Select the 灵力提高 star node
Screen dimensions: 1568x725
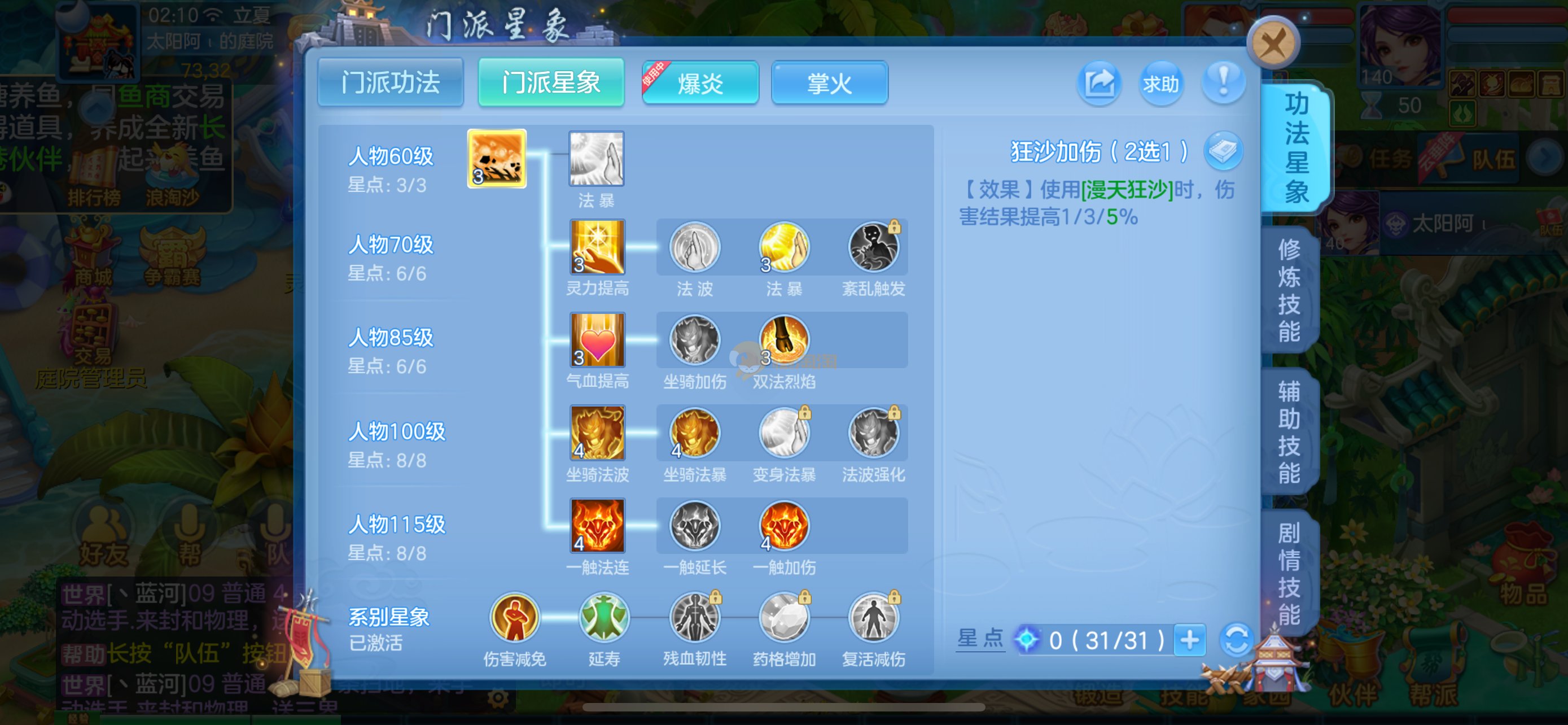click(x=597, y=247)
